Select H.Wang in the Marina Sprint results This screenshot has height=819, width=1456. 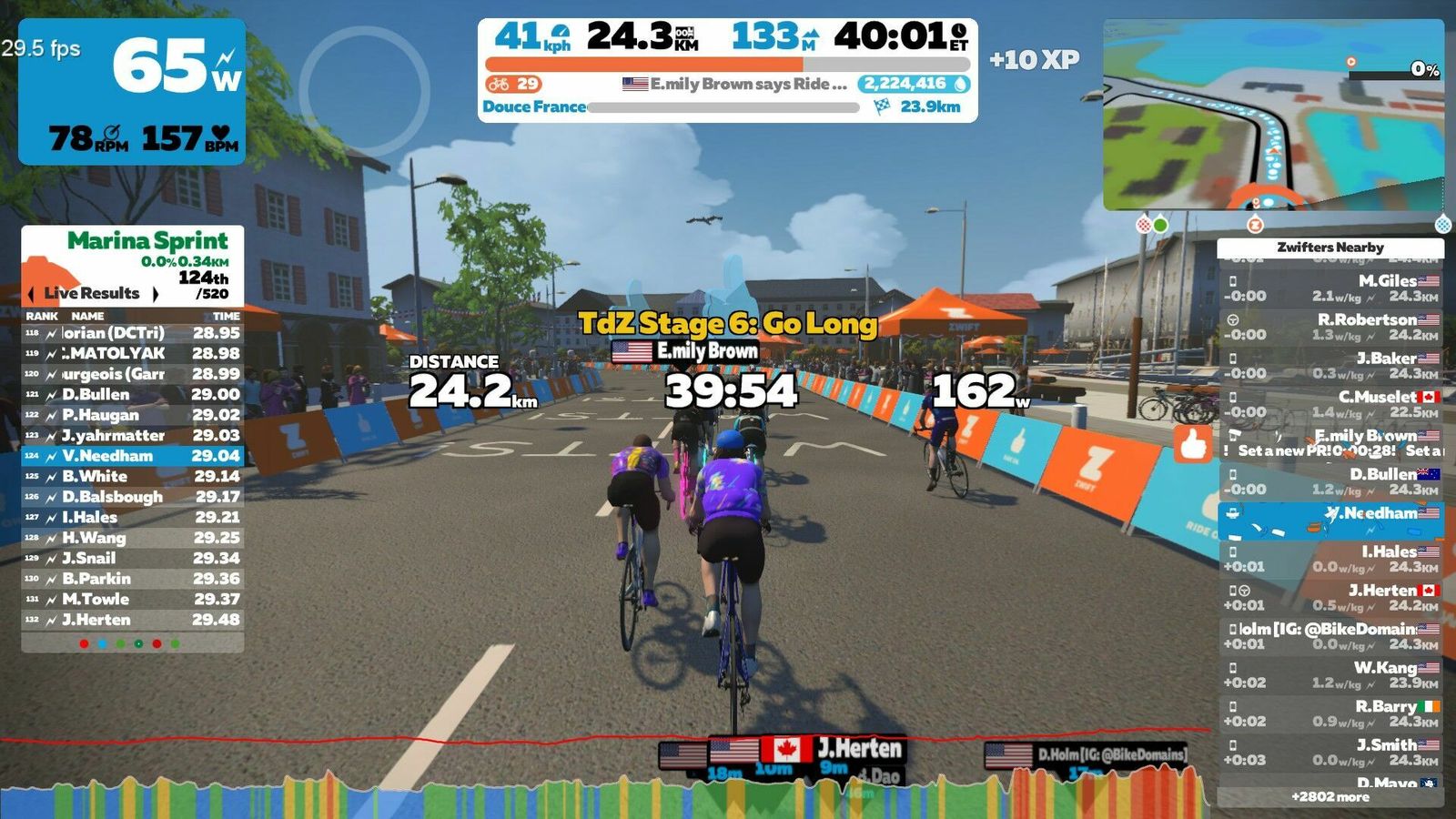(x=133, y=538)
